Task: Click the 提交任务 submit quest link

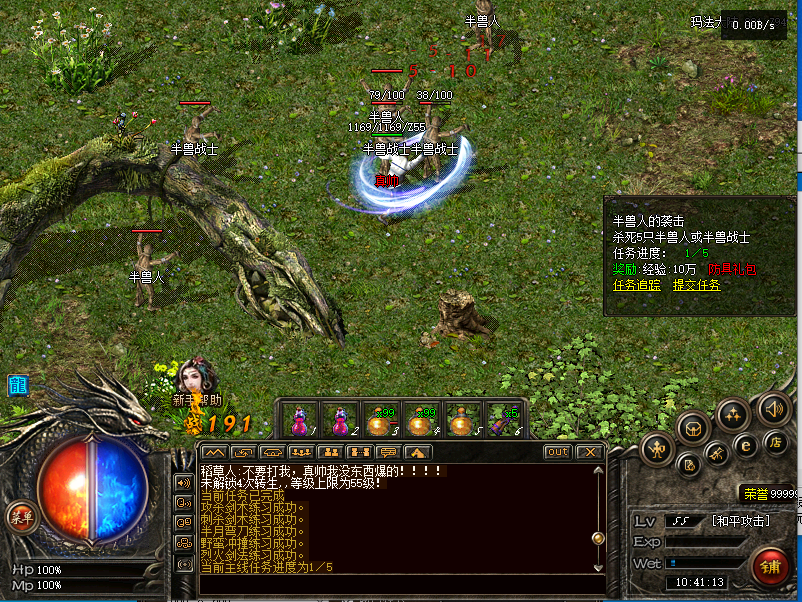Action: point(696,285)
